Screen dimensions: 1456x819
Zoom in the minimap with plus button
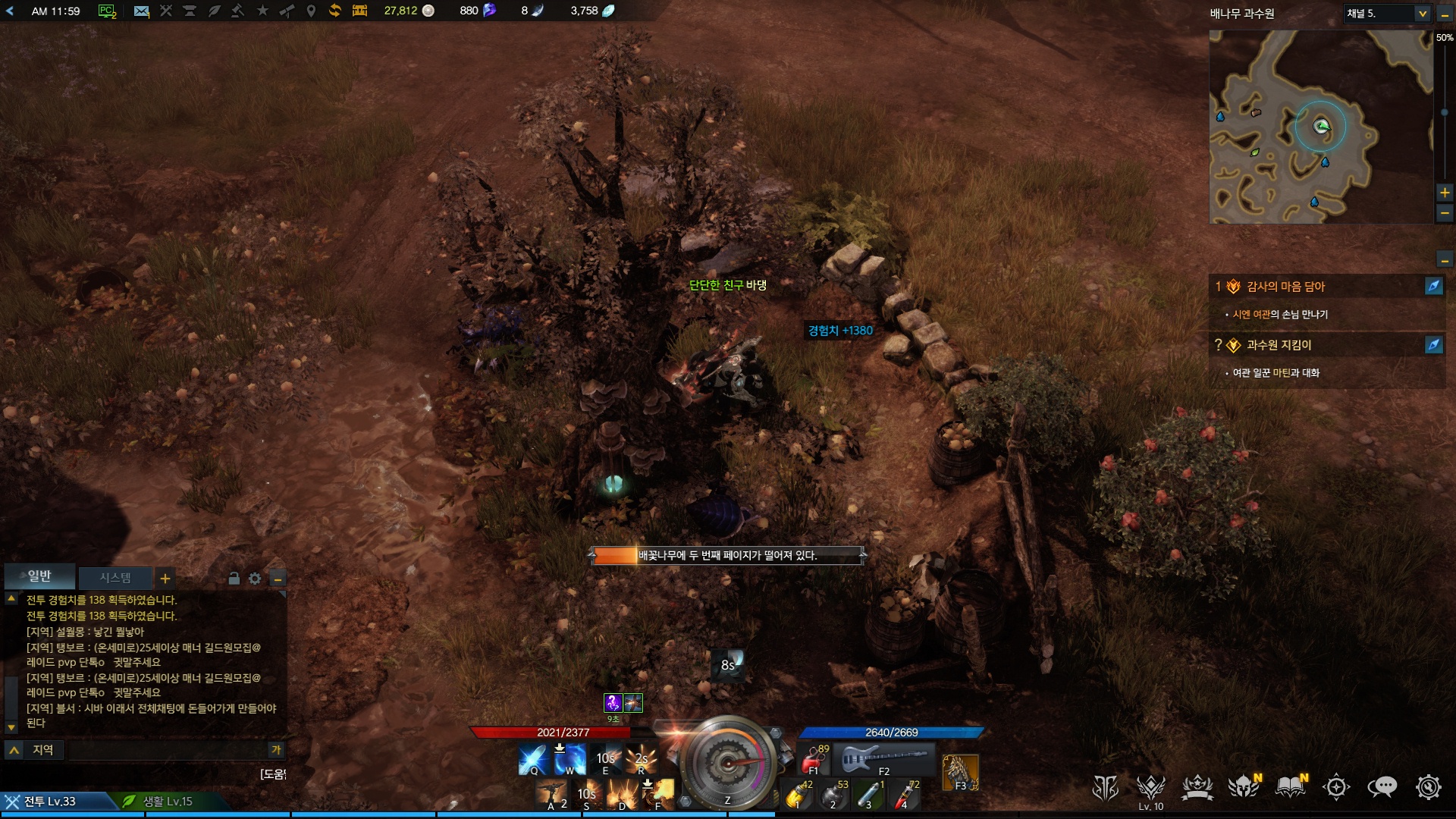[x=1445, y=193]
